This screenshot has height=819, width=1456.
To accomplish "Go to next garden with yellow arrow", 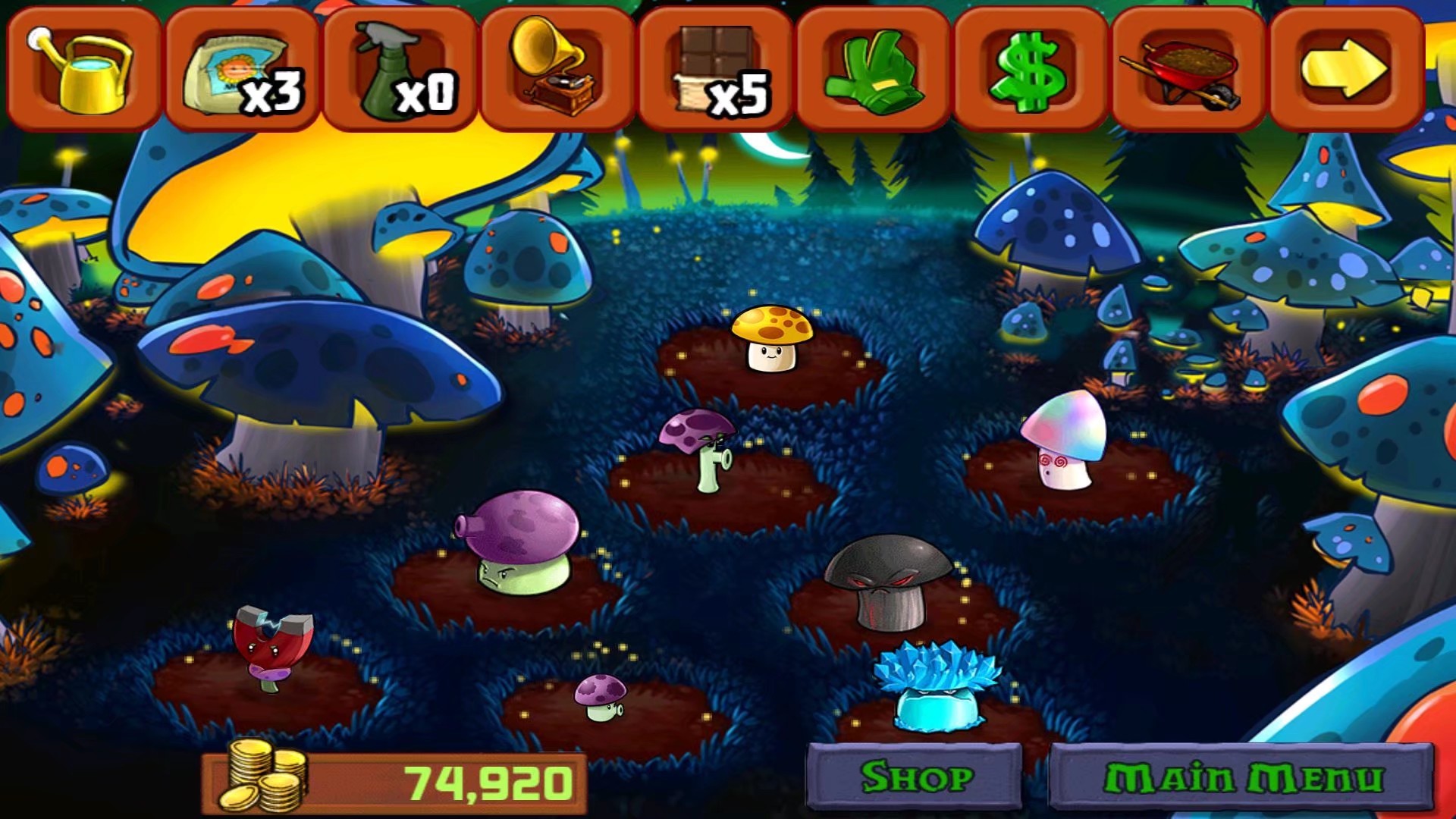I will tap(1345, 70).
